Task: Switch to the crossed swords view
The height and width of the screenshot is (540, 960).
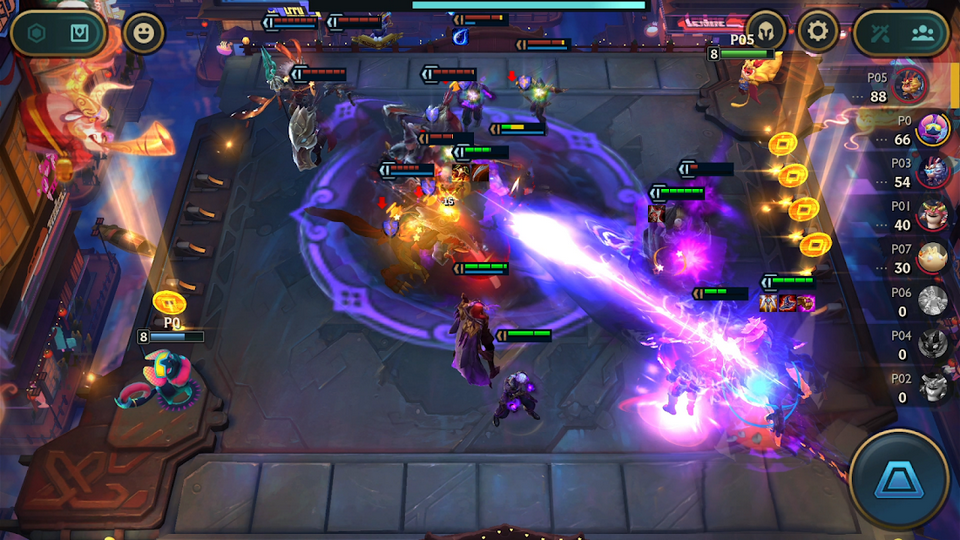Action: pyautogui.click(x=880, y=33)
